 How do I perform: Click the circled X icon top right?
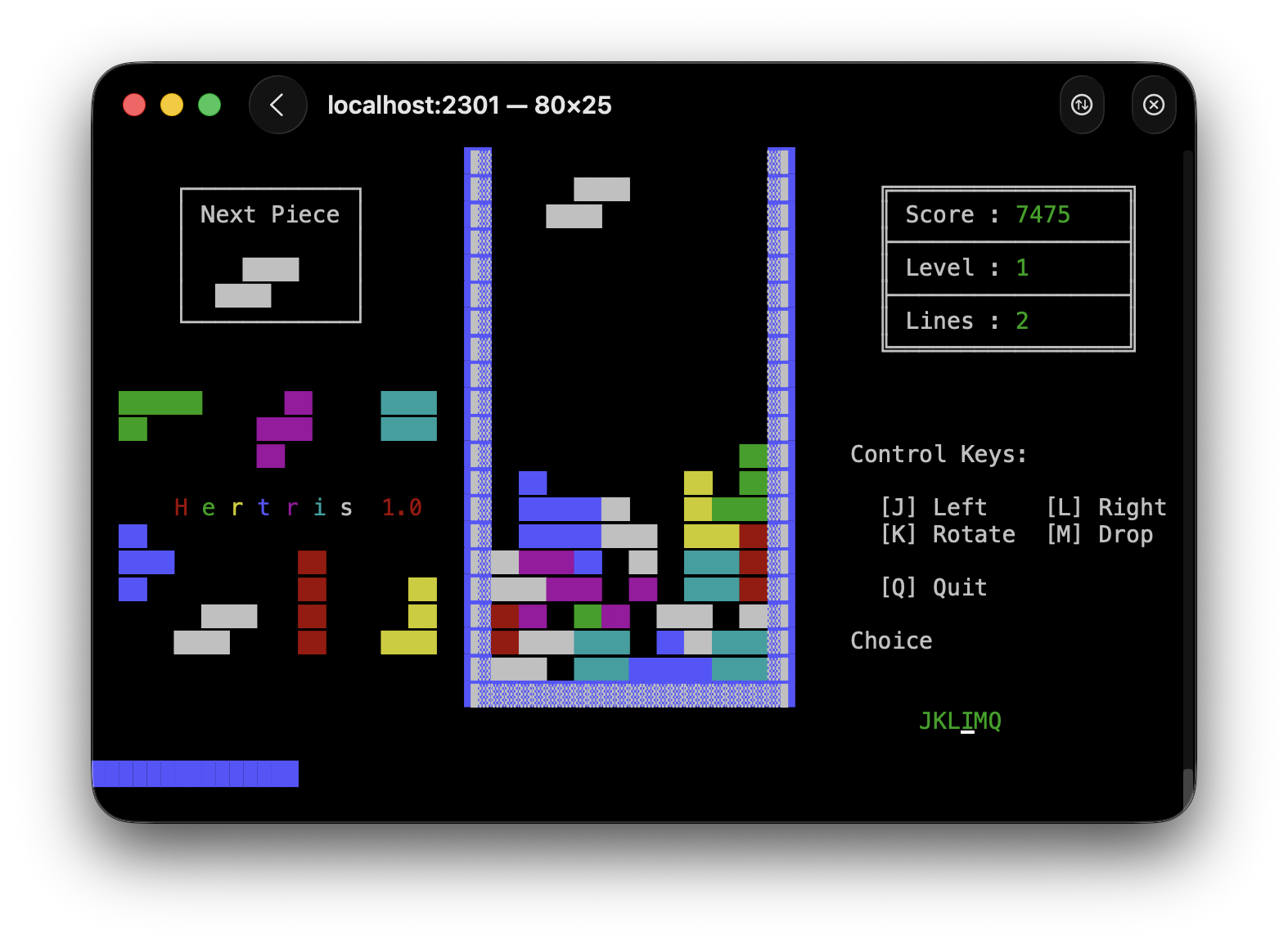(x=1154, y=105)
